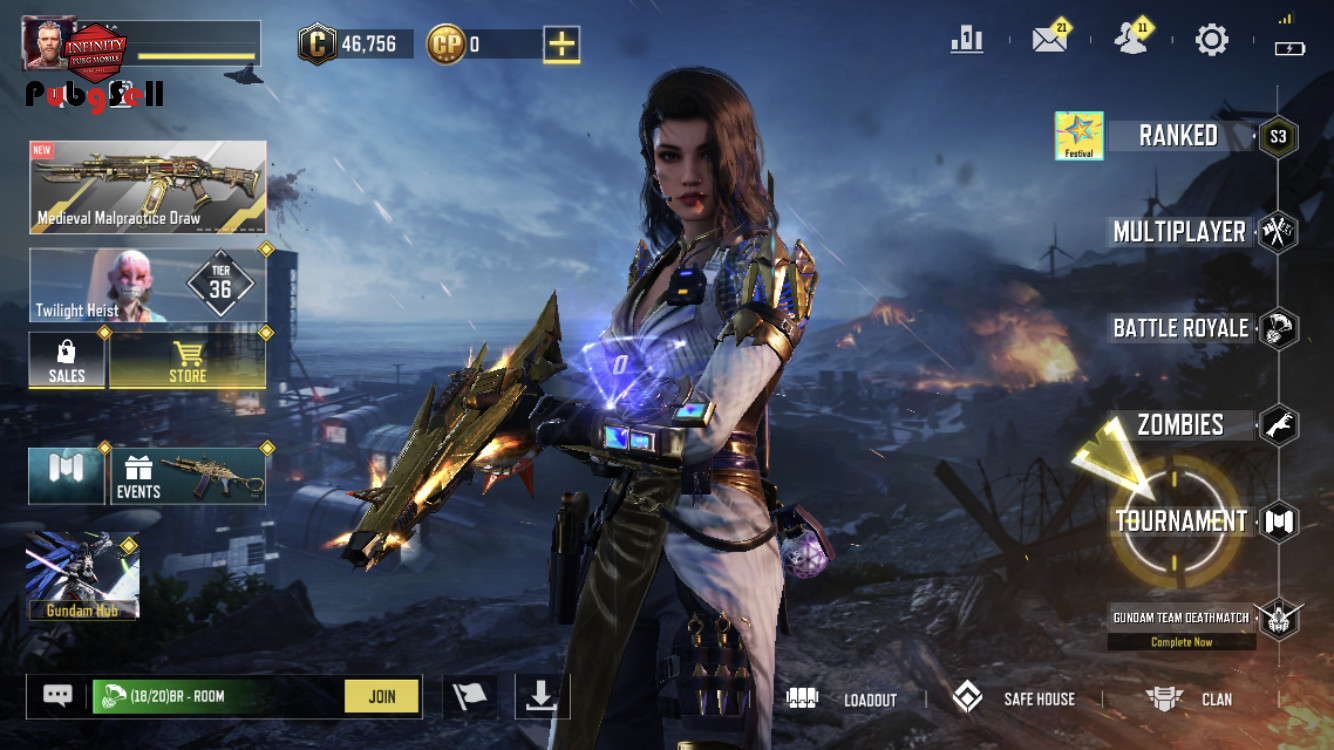
Task: Enter the Zombies mode
Action: [1181, 424]
